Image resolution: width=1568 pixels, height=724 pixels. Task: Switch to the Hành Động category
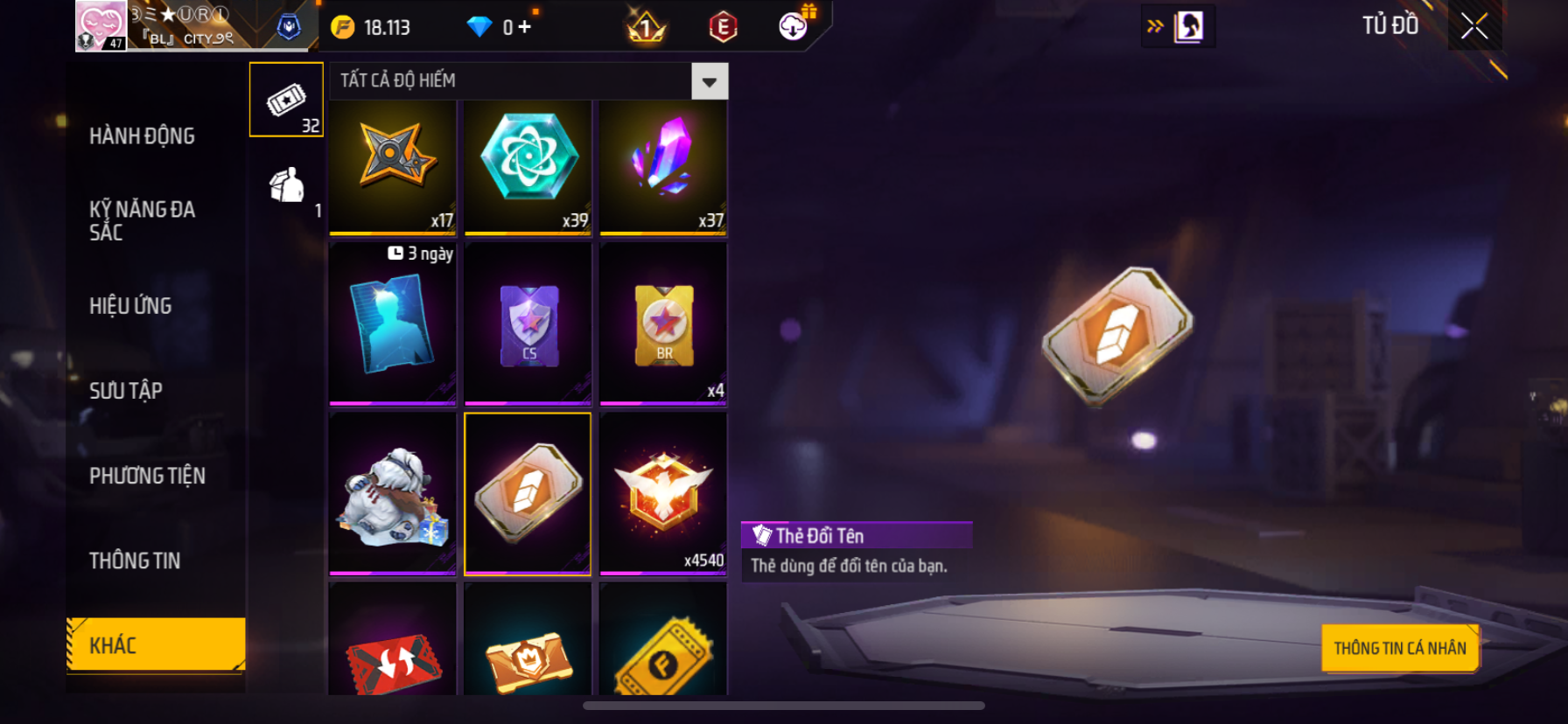[x=142, y=136]
